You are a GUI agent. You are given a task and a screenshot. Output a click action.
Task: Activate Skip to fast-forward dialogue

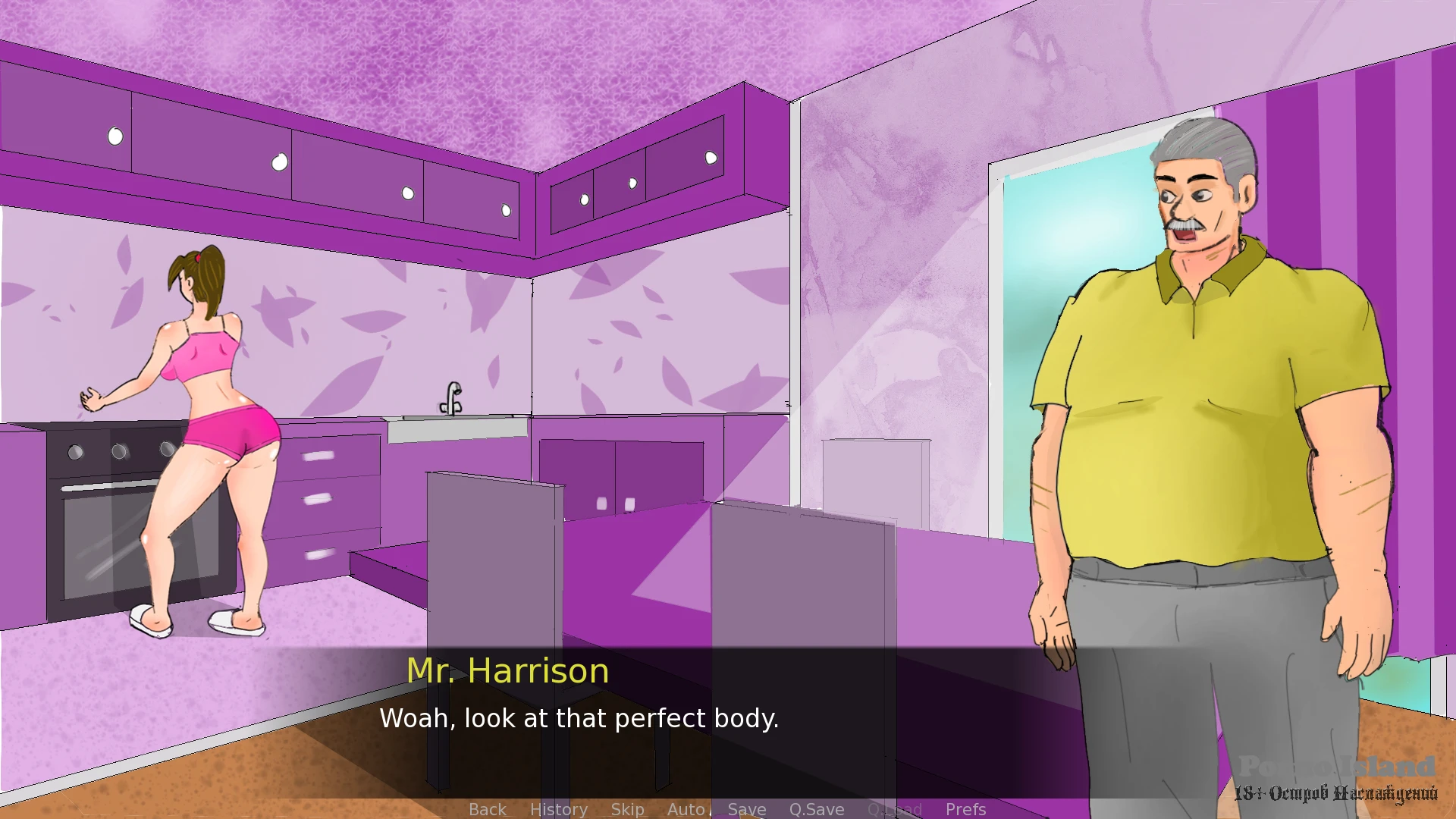(x=627, y=809)
